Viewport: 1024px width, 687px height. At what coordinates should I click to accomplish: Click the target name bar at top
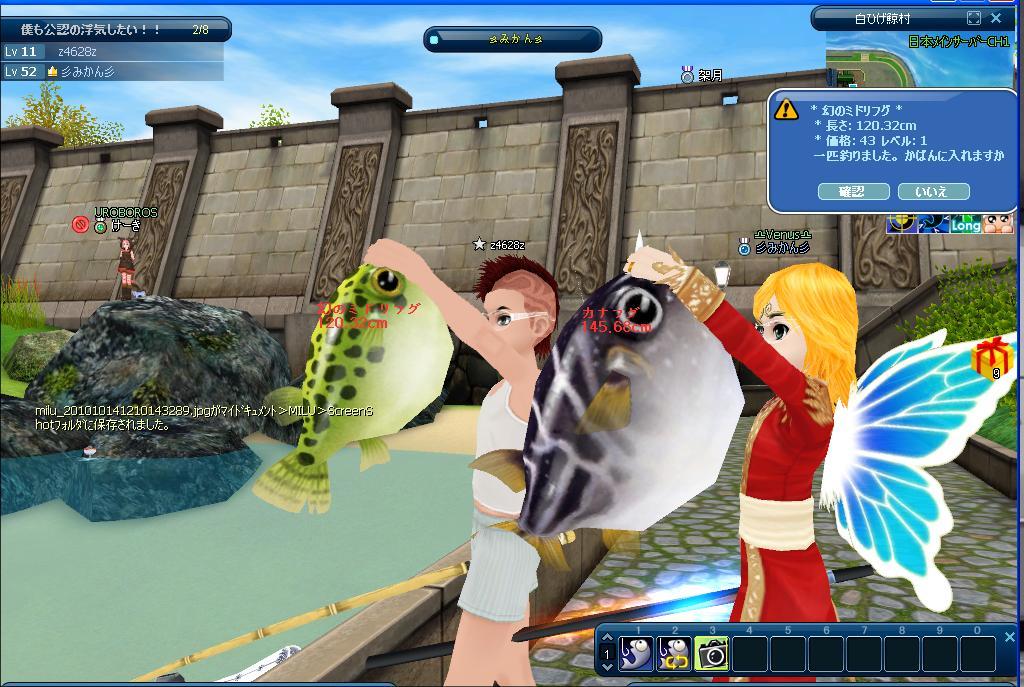pos(514,39)
